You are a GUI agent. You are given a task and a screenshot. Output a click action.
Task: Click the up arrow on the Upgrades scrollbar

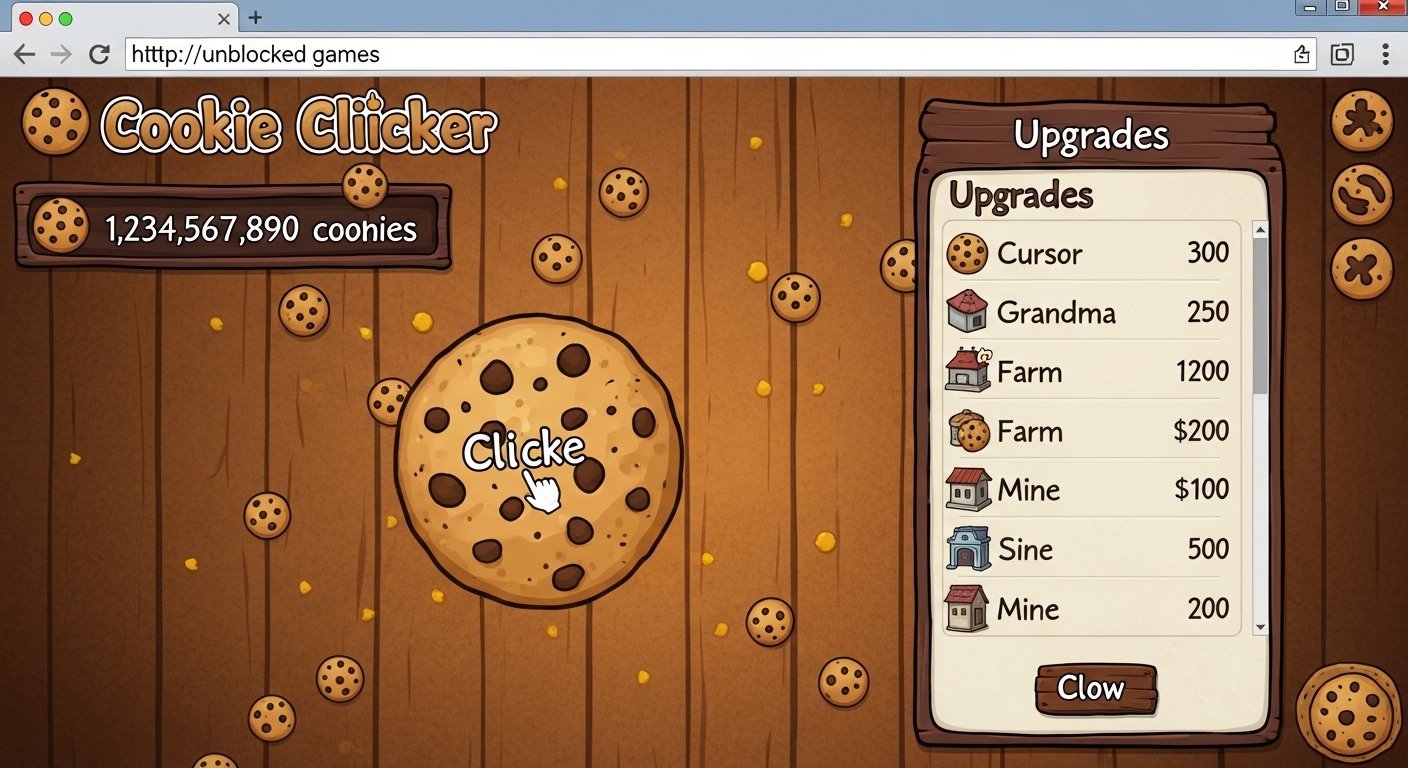(1259, 228)
